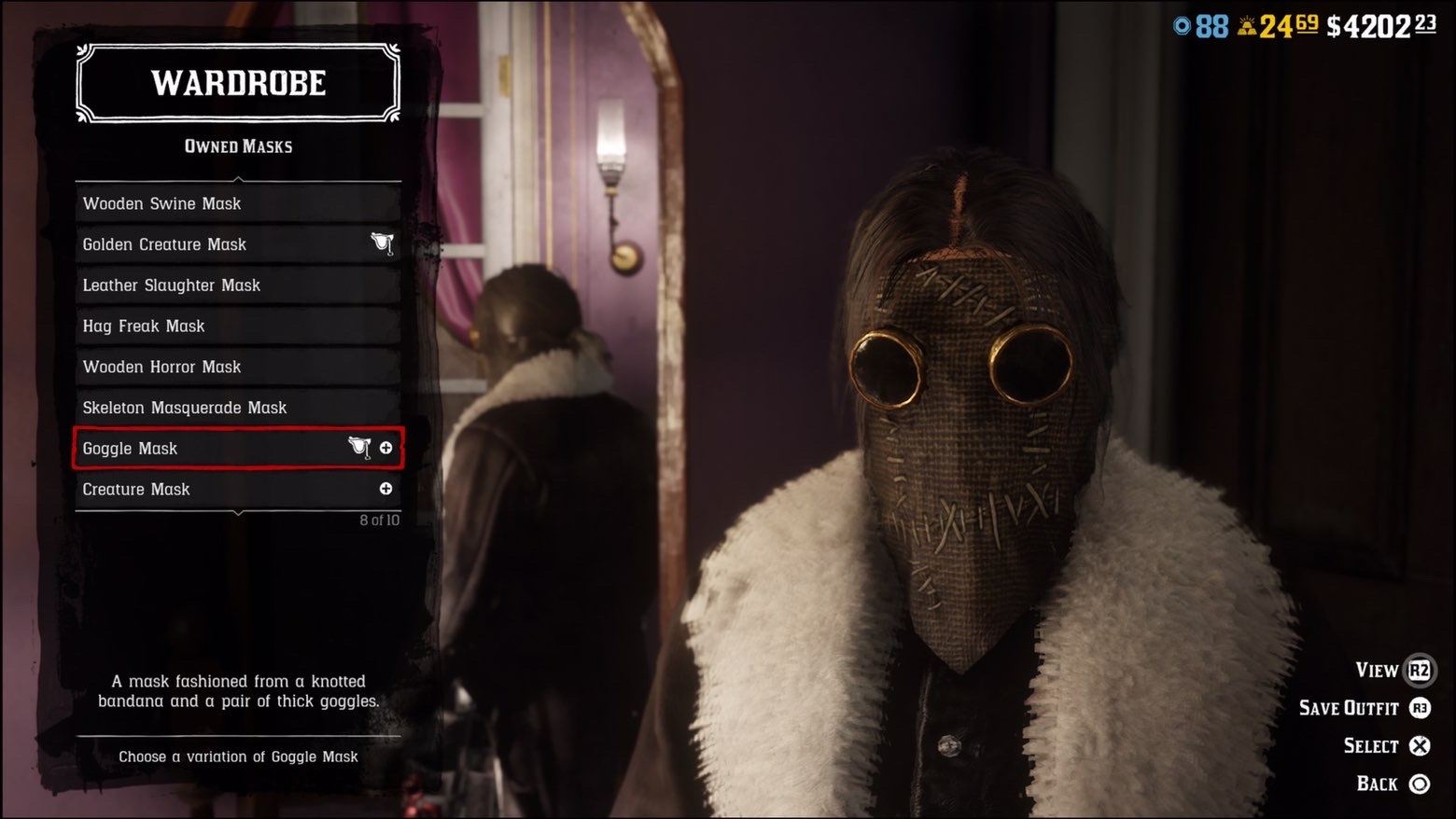The width and height of the screenshot is (1456, 819).
Task: Select the Wooden Swine Mask entry
Action: pos(237,203)
